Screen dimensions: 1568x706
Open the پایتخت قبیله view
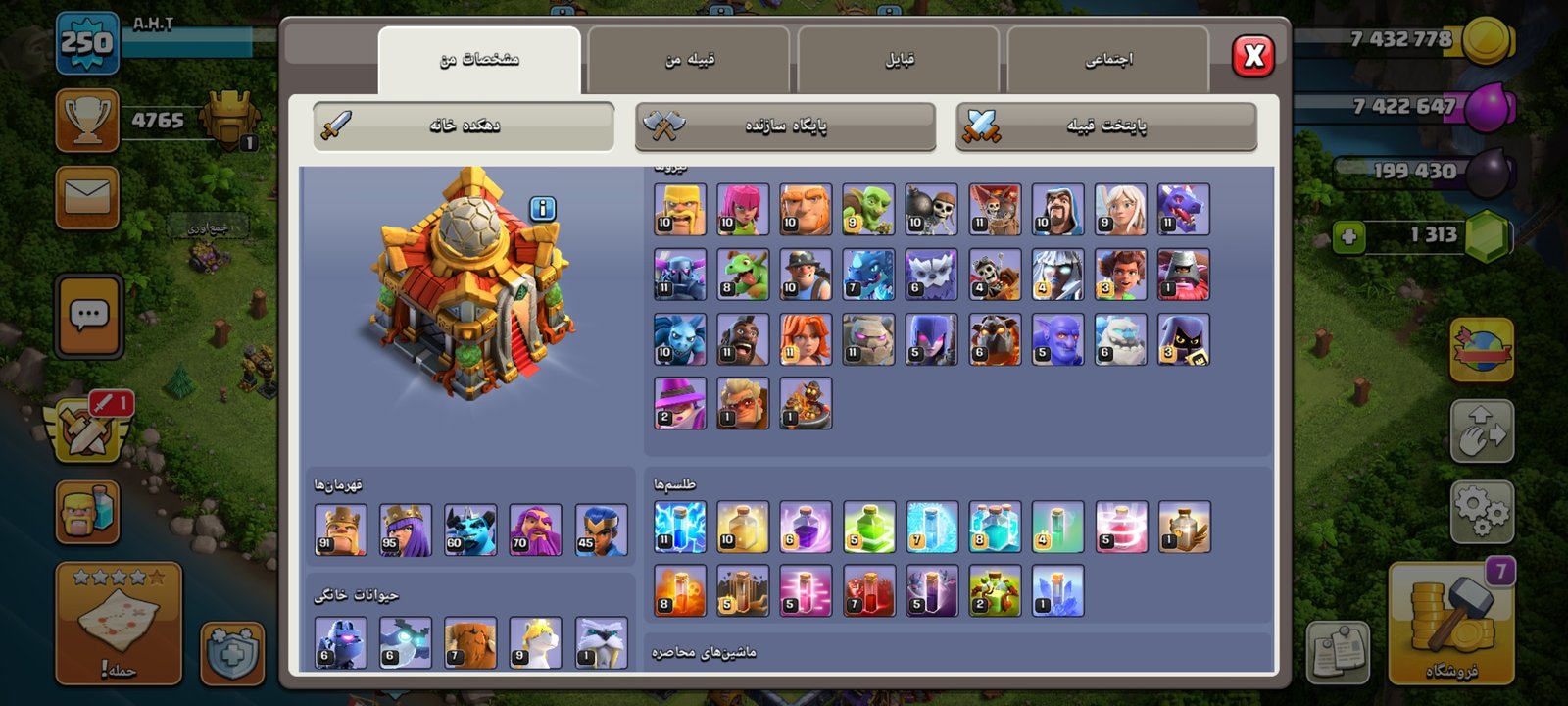(1105, 126)
